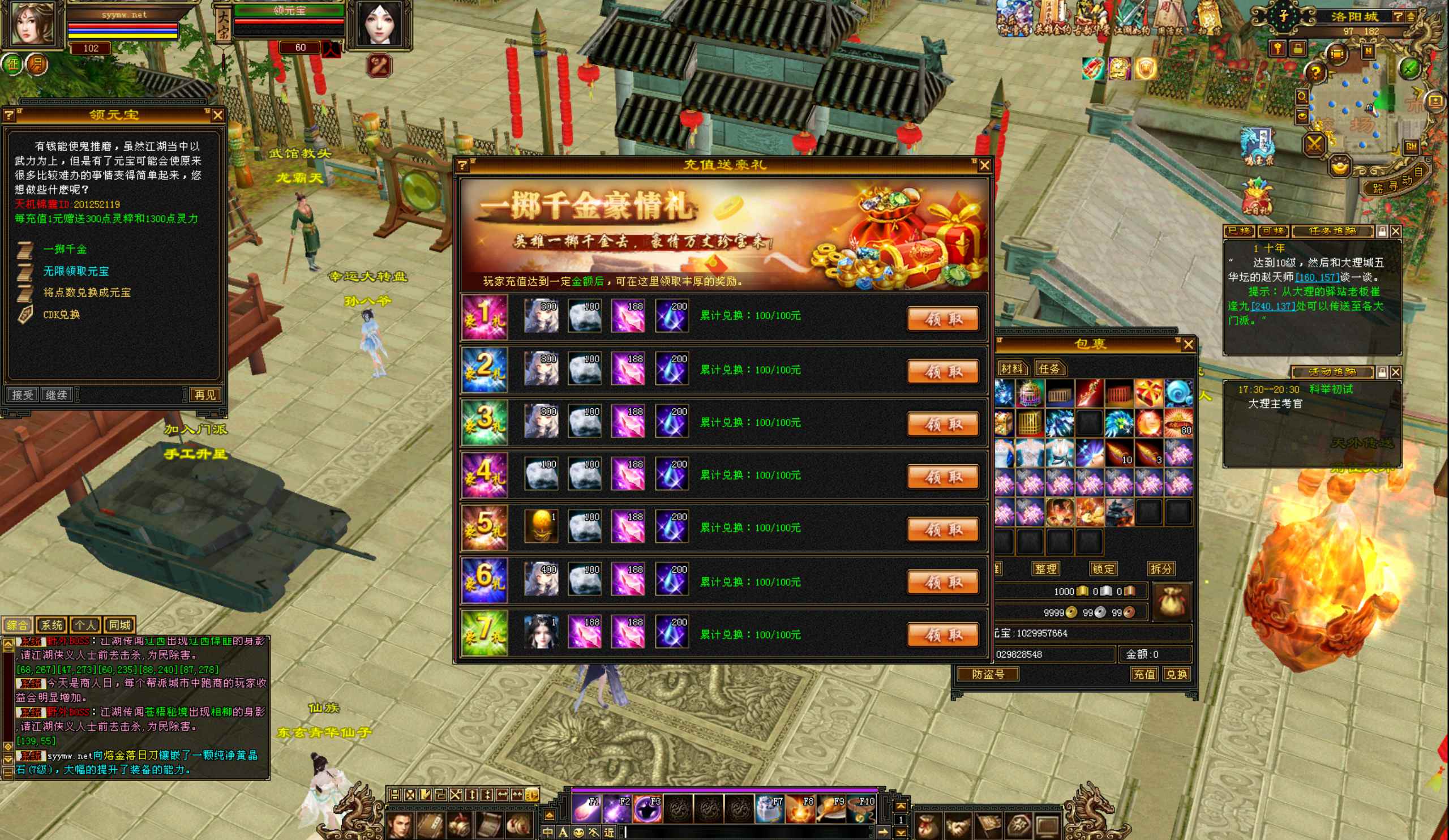
Task: Close the 领元宝 dialogue window
Action: pos(217,115)
